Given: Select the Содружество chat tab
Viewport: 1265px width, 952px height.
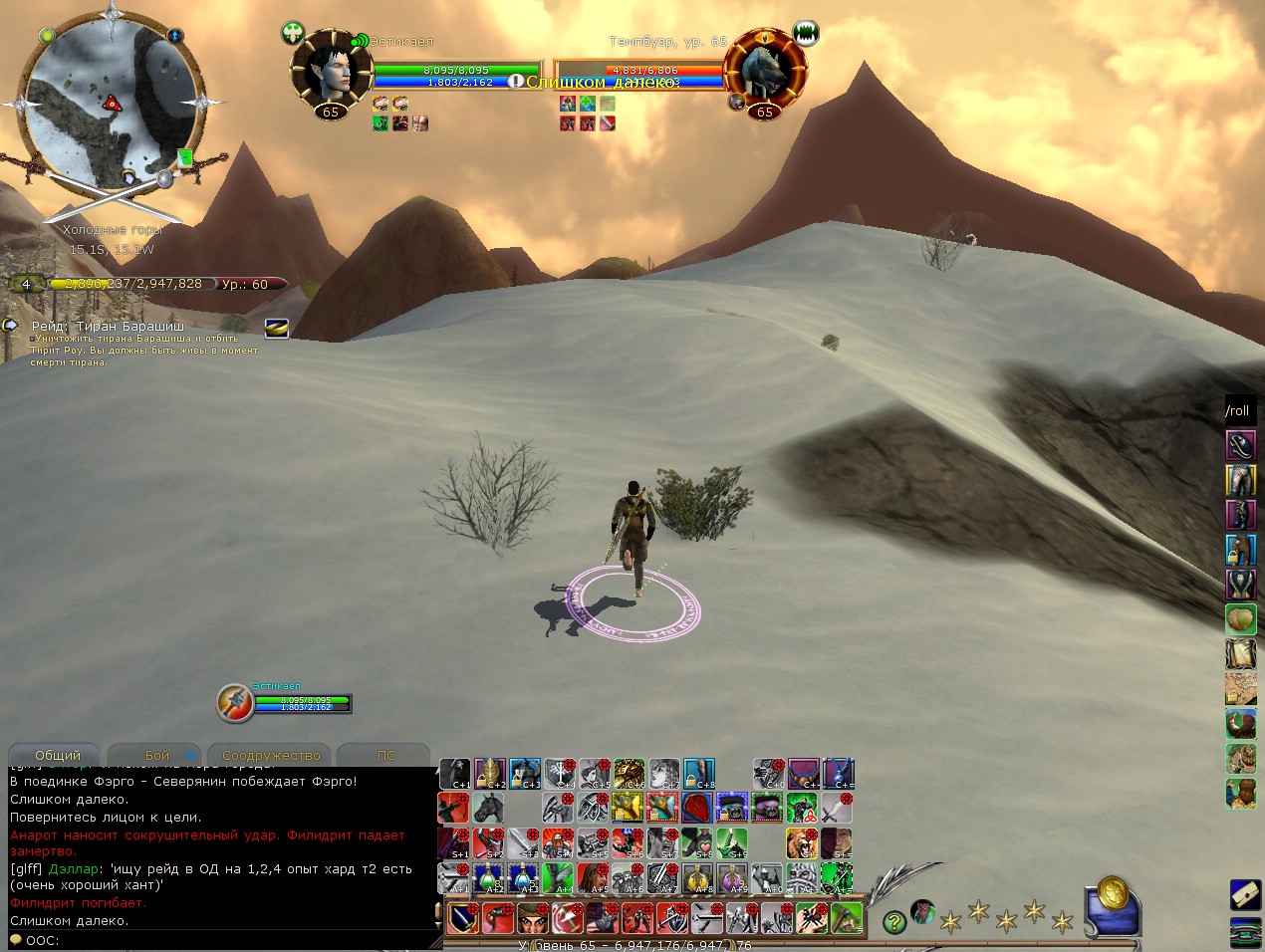Looking at the screenshot, I should tap(271, 756).
